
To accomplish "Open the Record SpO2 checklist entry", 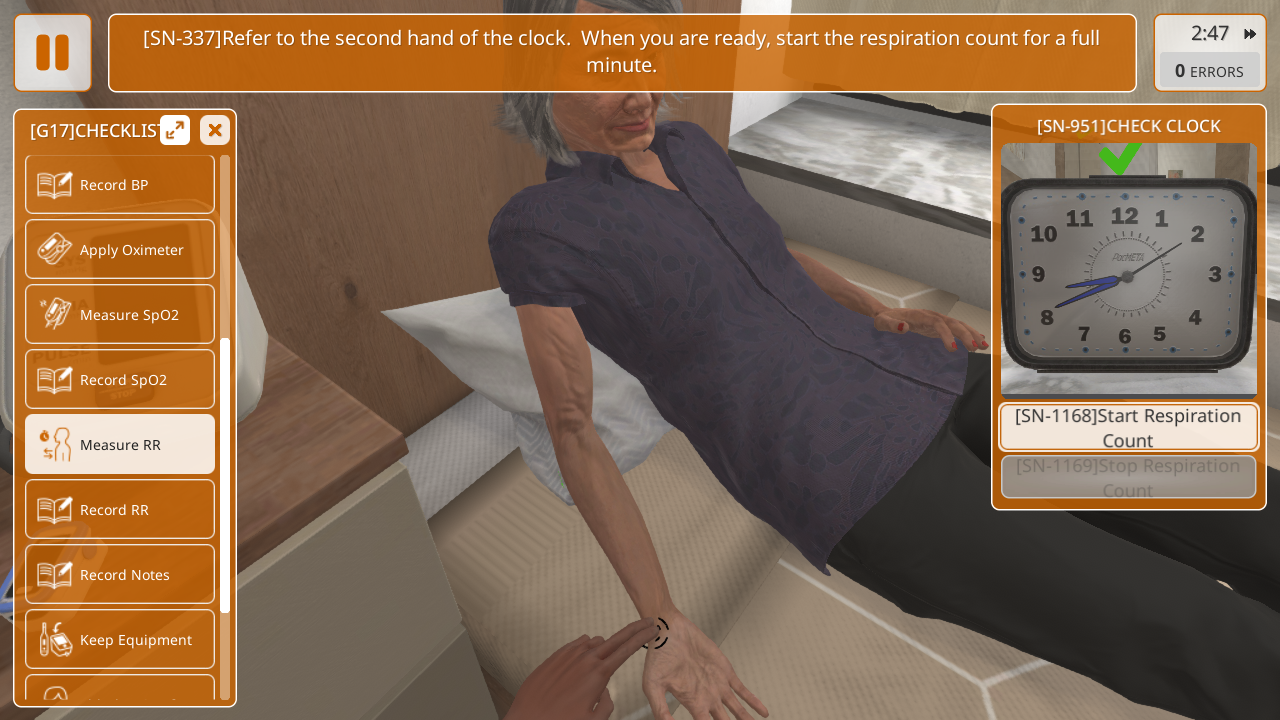I will coord(120,380).
